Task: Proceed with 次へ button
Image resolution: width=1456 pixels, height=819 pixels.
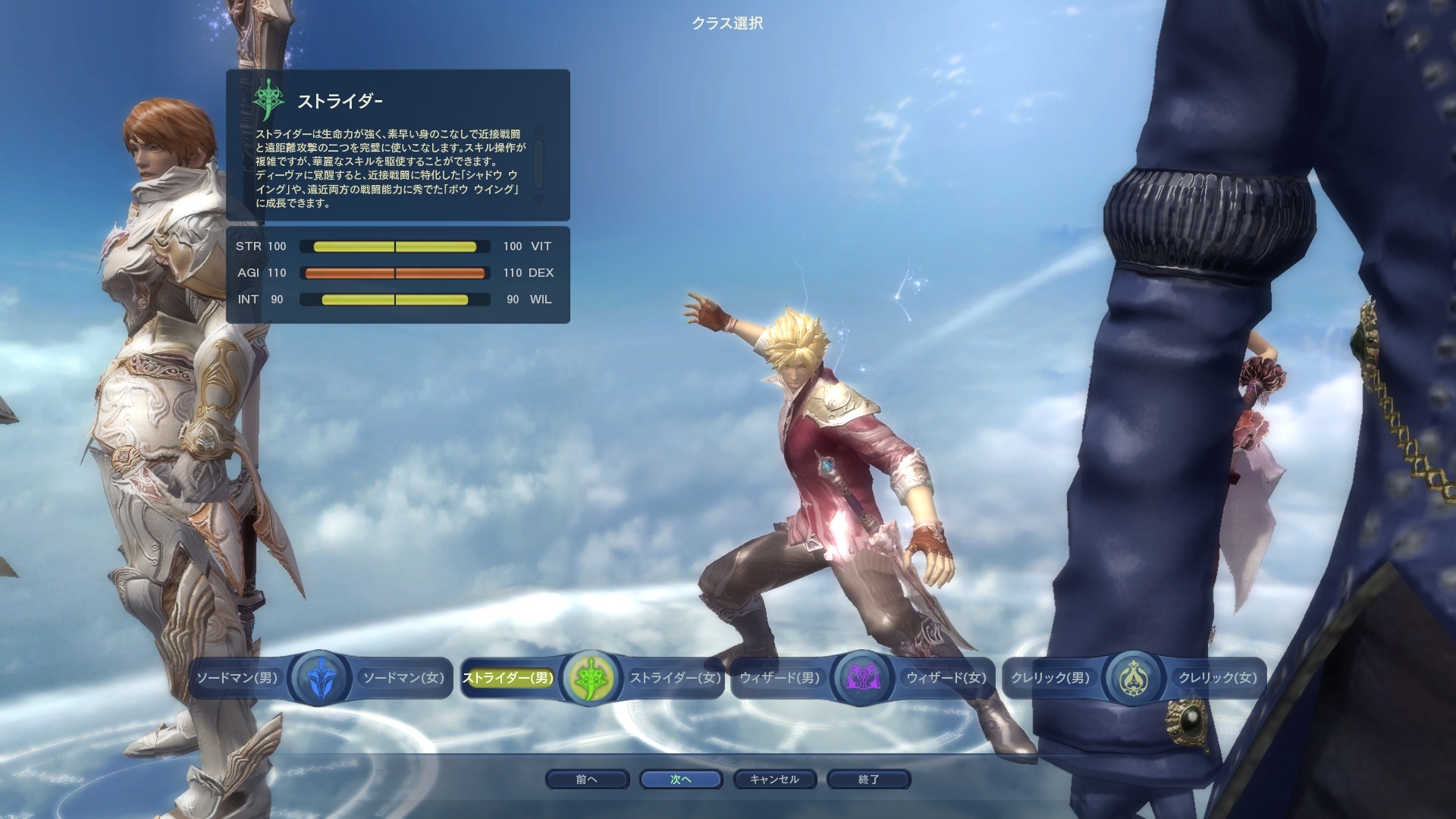Action: click(680, 780)
